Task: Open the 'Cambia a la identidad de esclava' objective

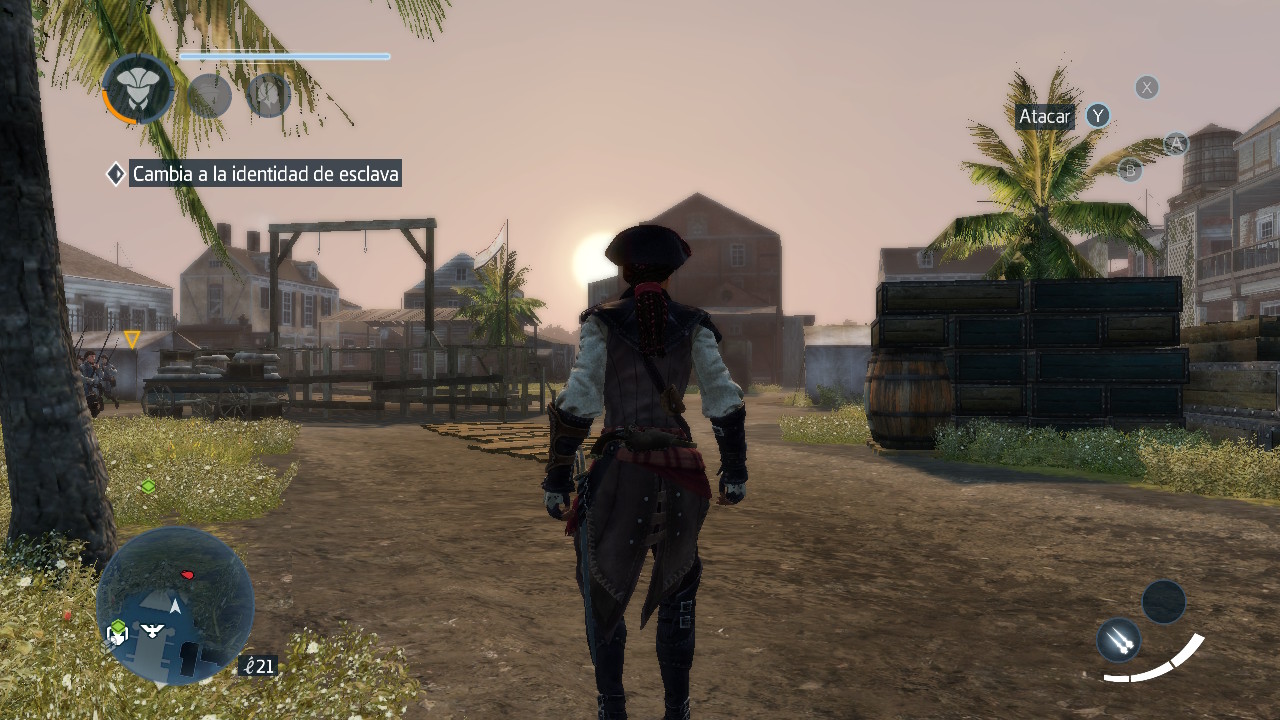Action: click(x=265, y=174)
